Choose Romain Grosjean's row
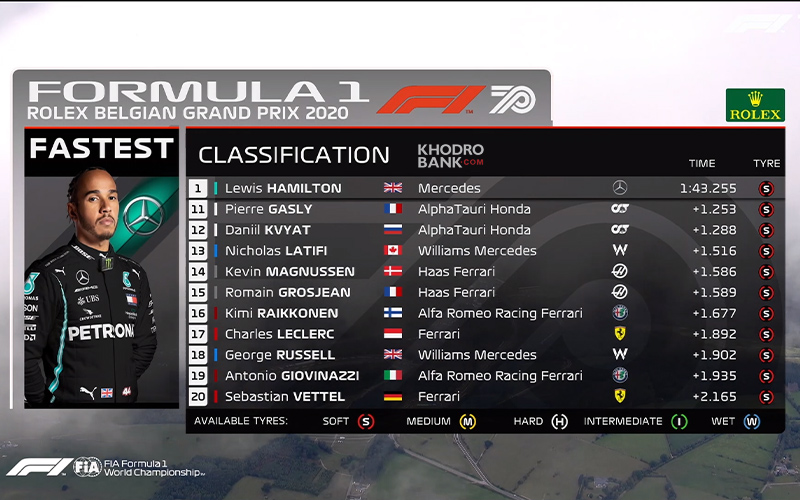The height and width of the screenshot is (500, 800). click(x=289, y=293)
